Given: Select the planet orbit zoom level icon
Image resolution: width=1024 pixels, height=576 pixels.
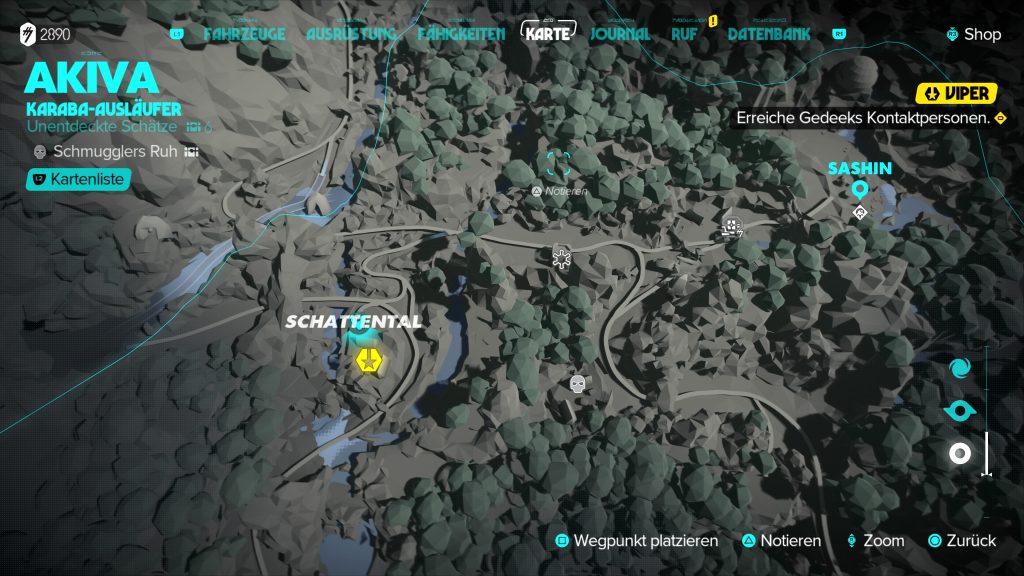Looking at the screenshot, I should coord(960,411).
